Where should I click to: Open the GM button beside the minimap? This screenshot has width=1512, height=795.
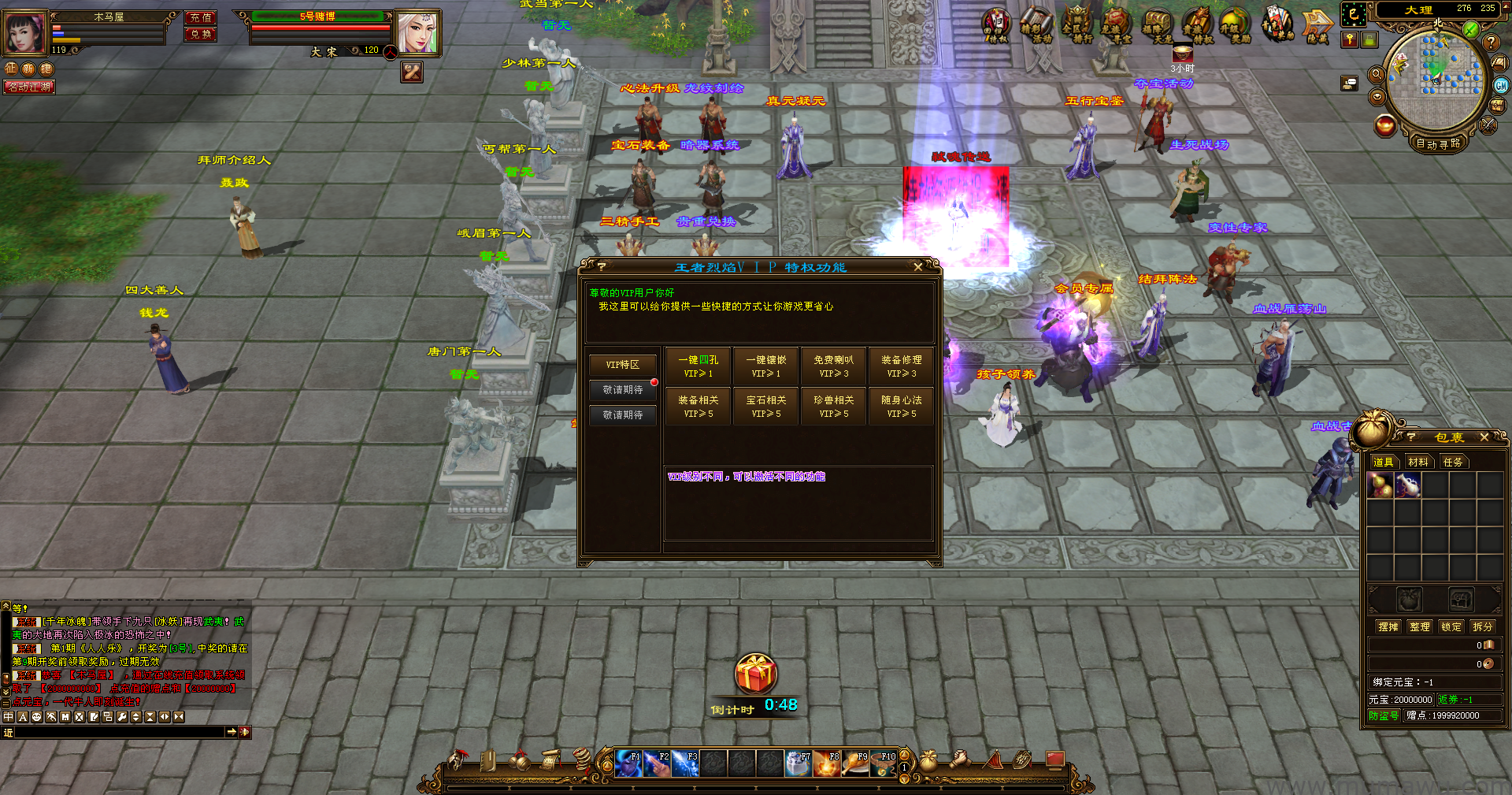[1501, 86]
